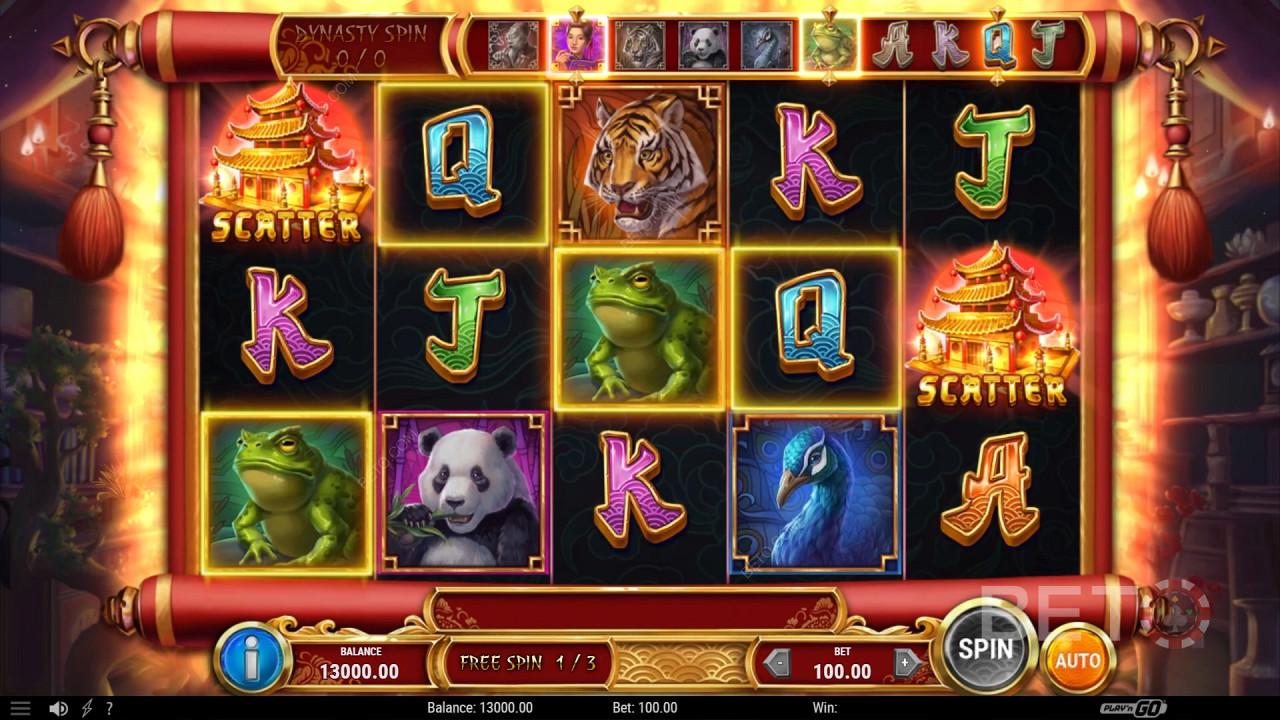
Task: Spin the reels with the SPIN button
Action: [986, 647]
